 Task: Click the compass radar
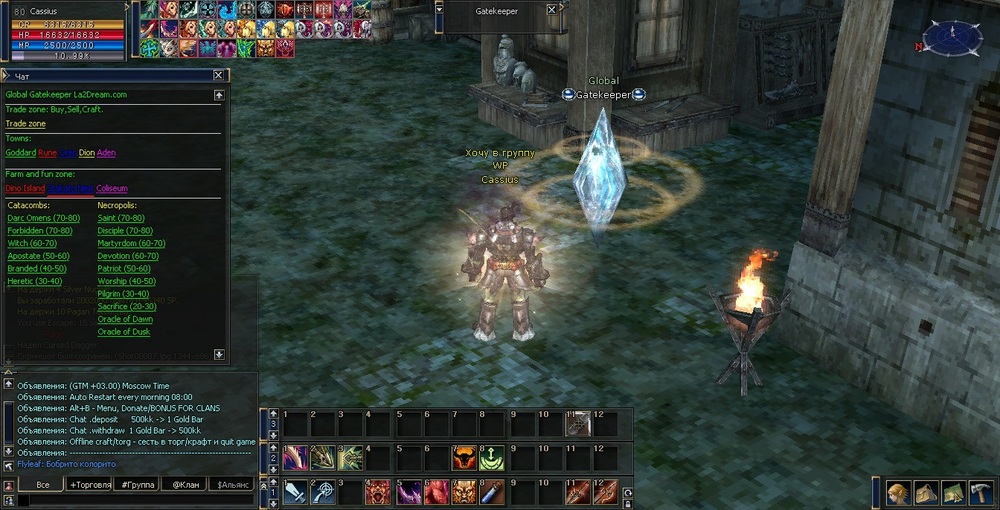pyautogui.click(x=951, y=38)
